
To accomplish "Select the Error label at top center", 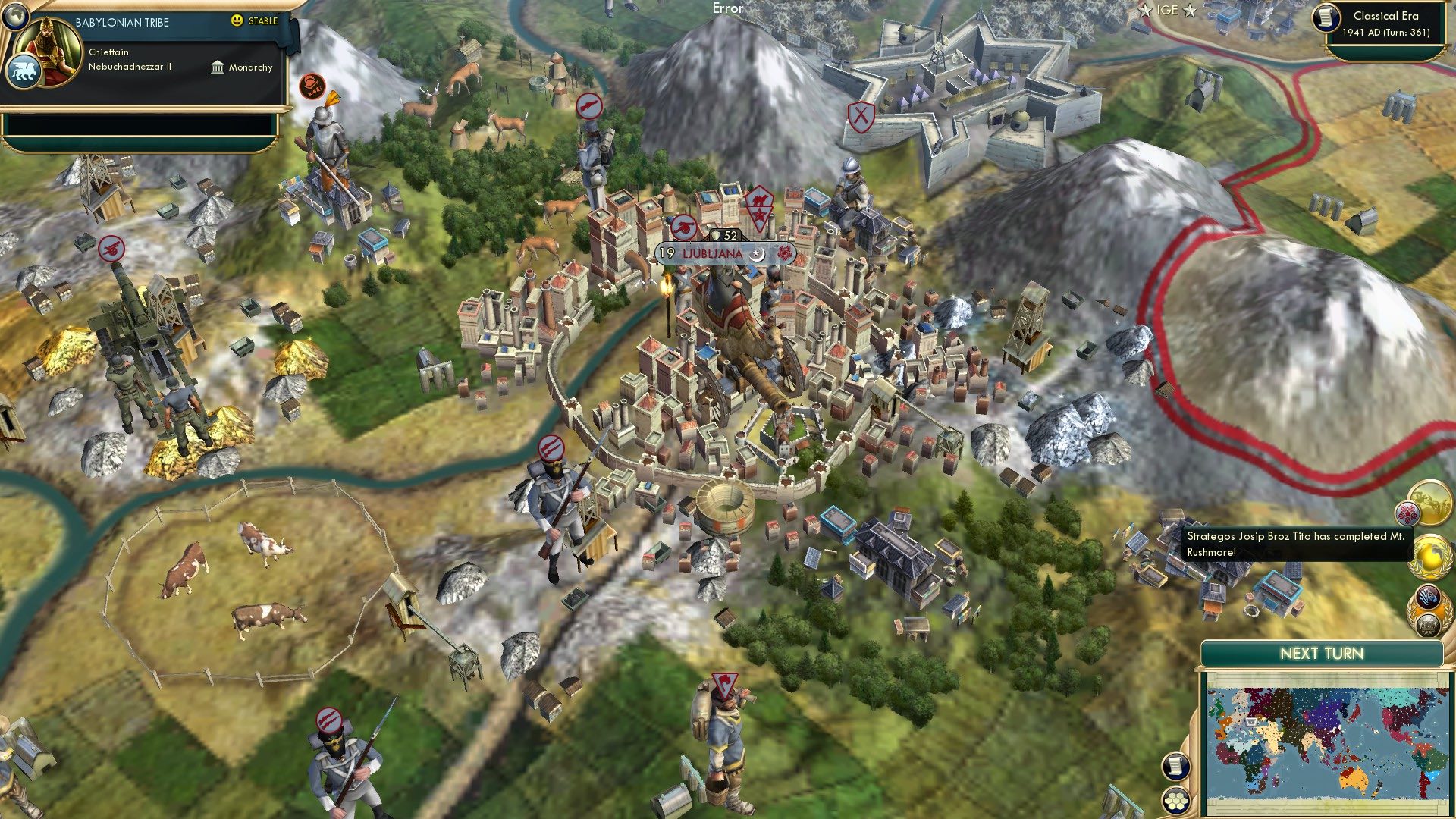I will click(x=727, y=10).
